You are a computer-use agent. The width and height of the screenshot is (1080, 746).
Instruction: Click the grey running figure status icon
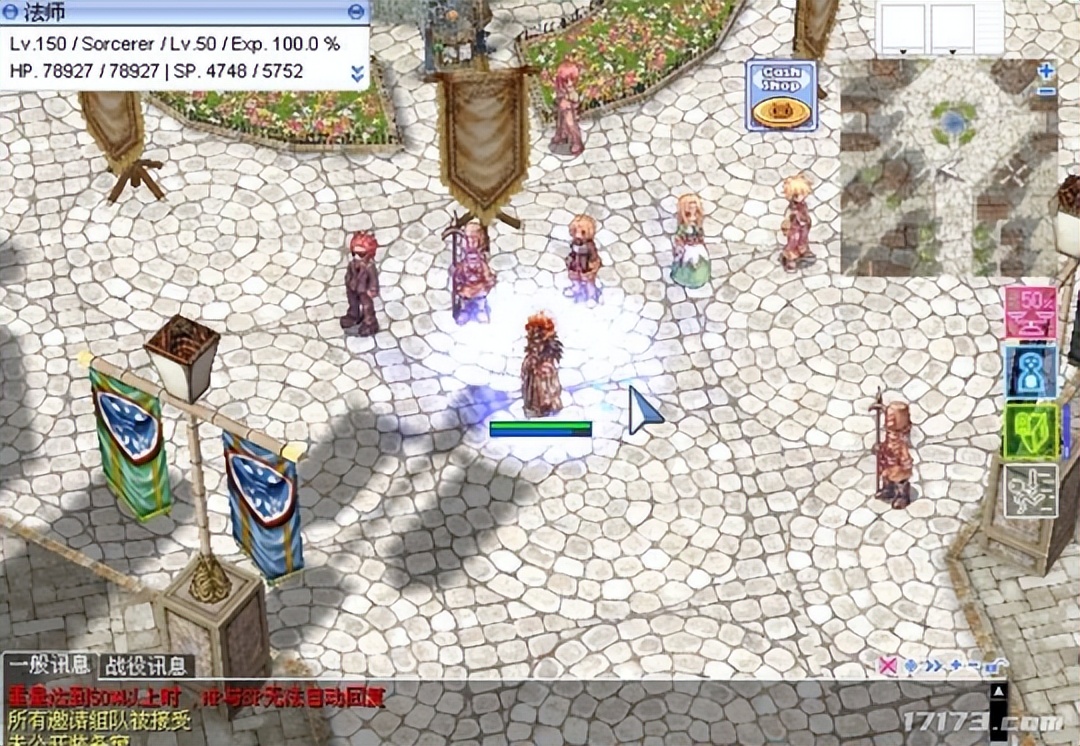pyautogui.click(x=1030, y=490)
